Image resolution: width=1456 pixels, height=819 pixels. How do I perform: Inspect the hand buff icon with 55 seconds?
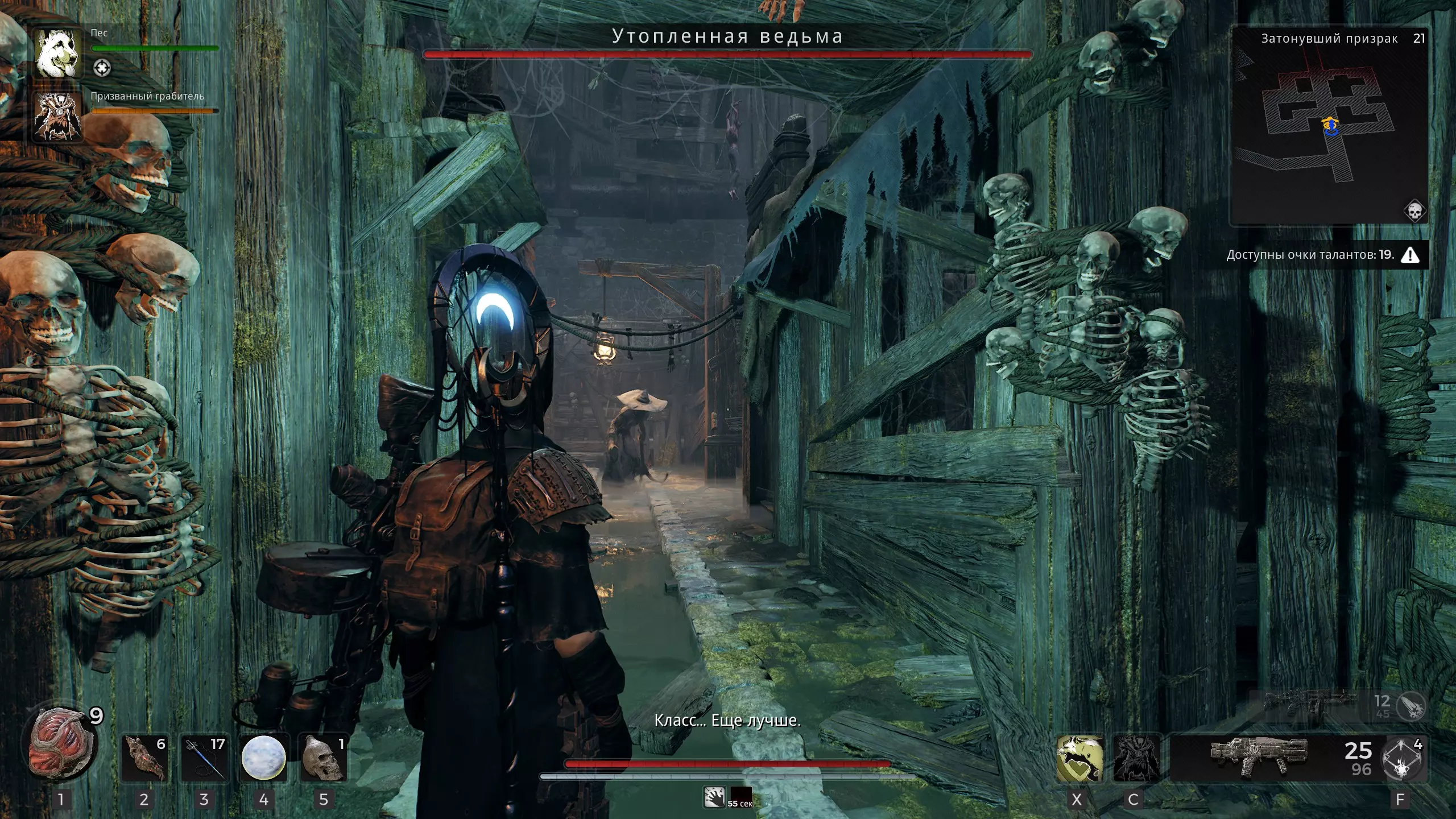click(x=714, y=797)
